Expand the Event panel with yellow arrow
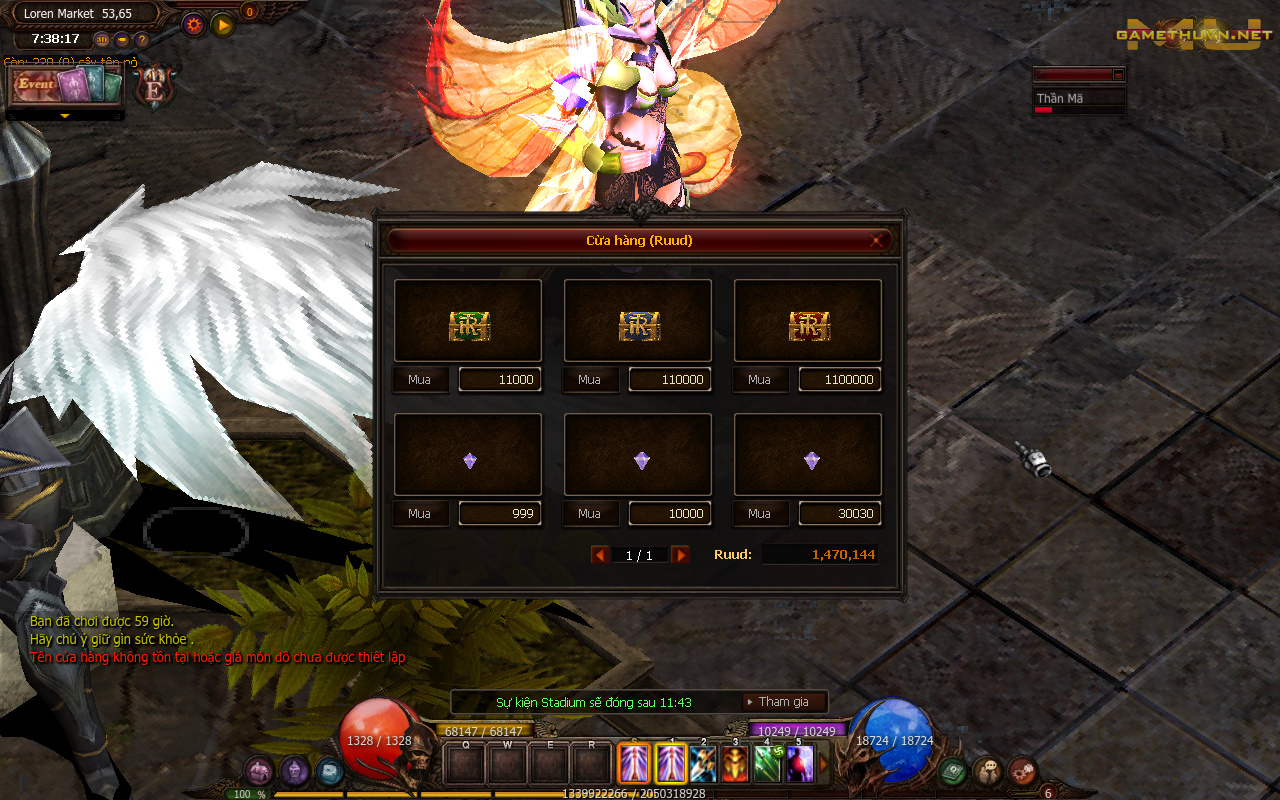 65,115
